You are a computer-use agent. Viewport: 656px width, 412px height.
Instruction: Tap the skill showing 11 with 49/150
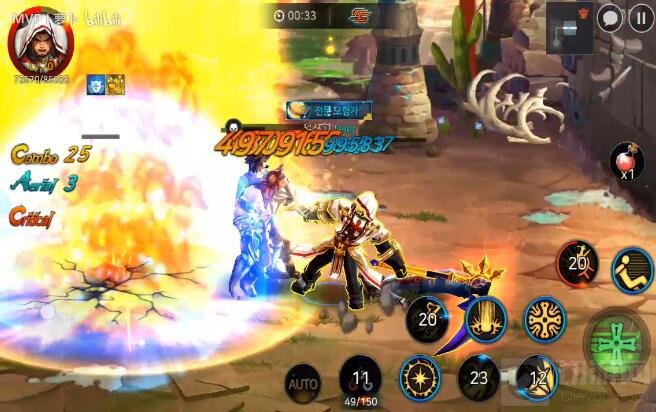(360, 379)
